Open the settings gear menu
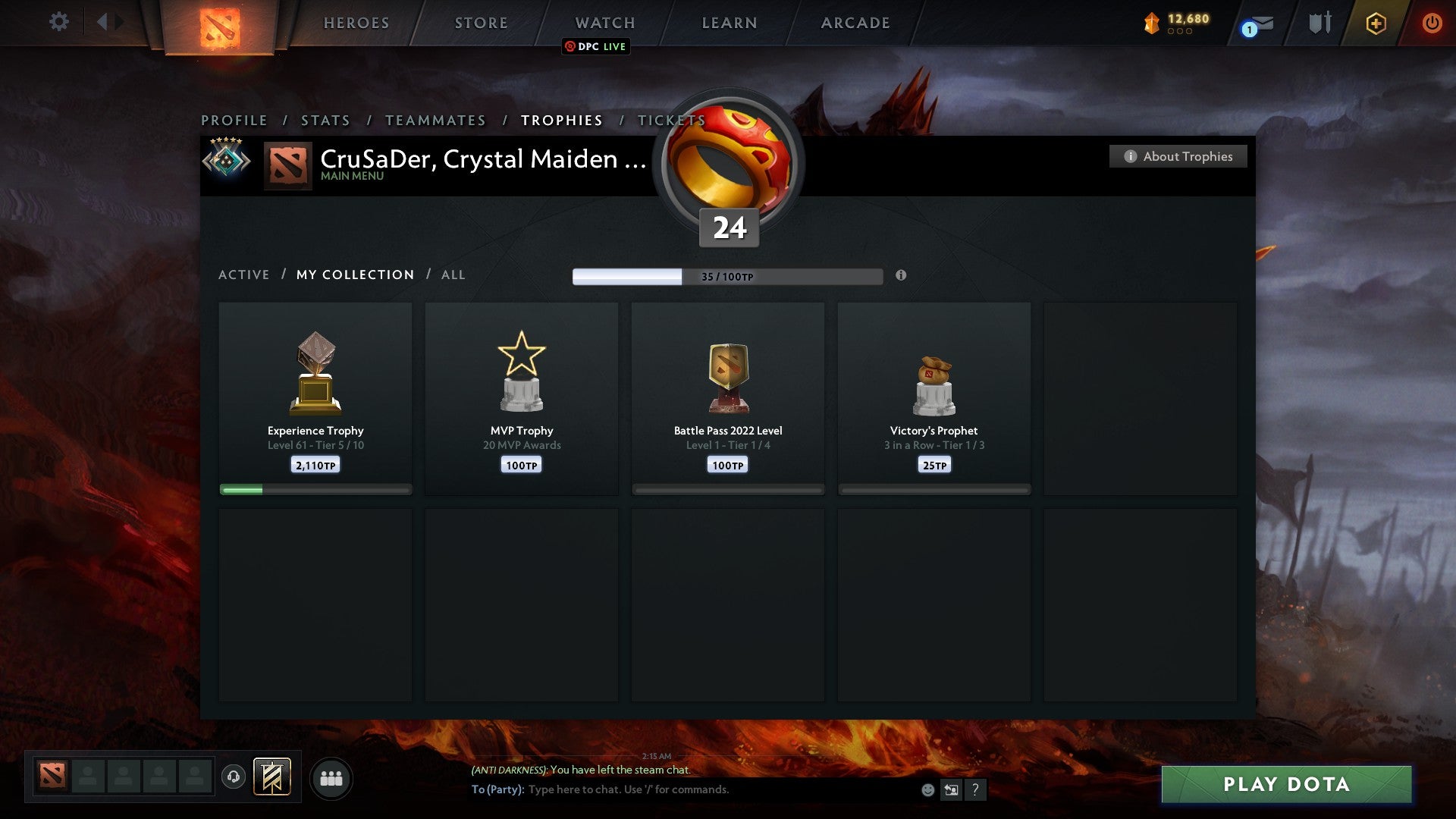The height and width of the screenshot is (819, 1456). 59,22
